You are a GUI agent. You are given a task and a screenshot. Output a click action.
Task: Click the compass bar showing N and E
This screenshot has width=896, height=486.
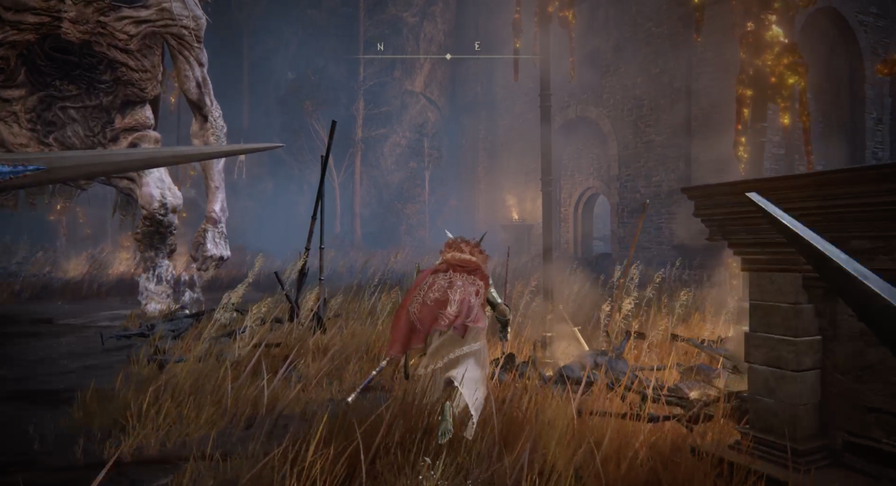click(447, 54)
